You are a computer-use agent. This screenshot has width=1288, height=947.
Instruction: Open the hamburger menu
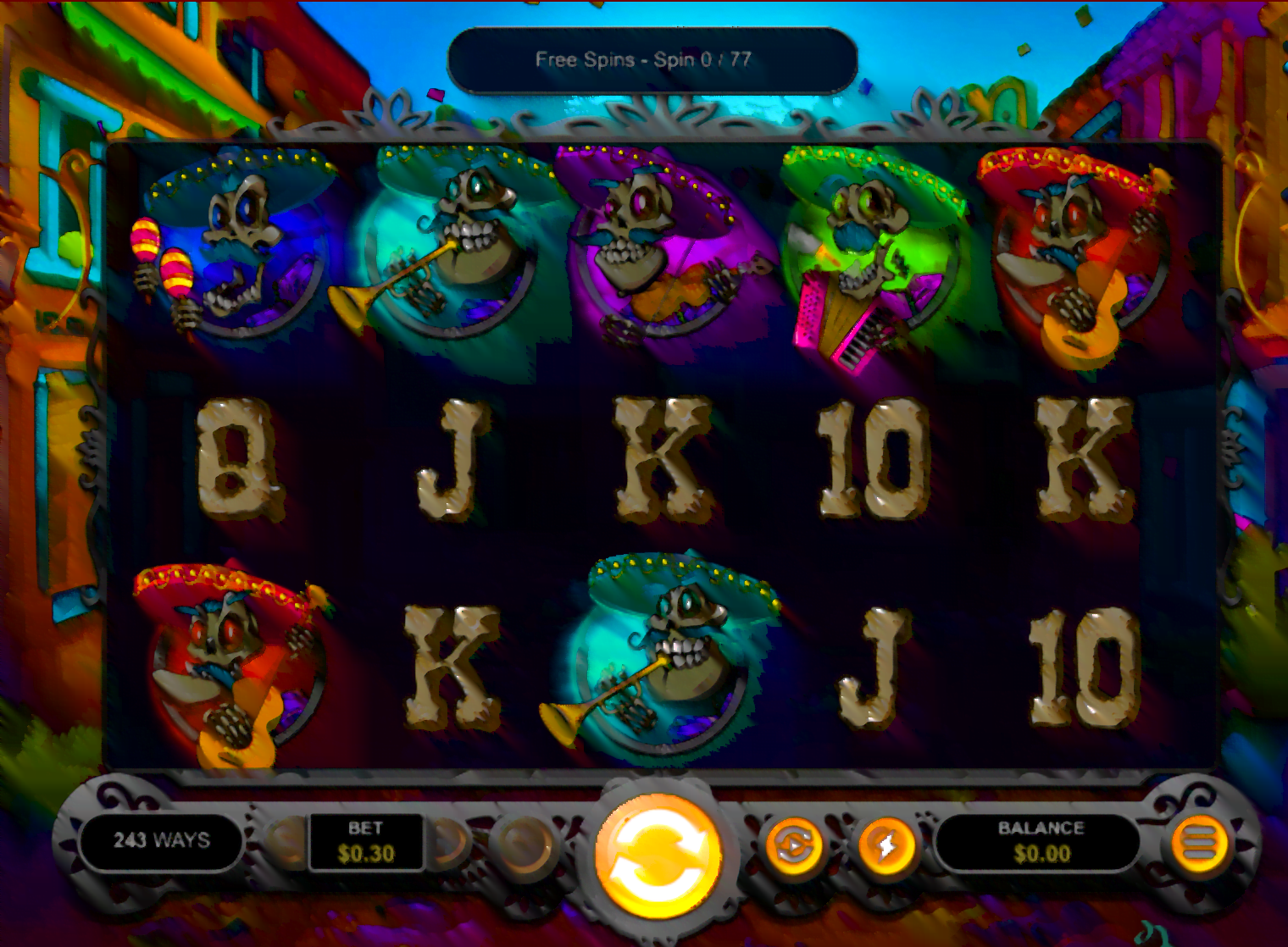pyautogui.click(x=1199, y=844)
